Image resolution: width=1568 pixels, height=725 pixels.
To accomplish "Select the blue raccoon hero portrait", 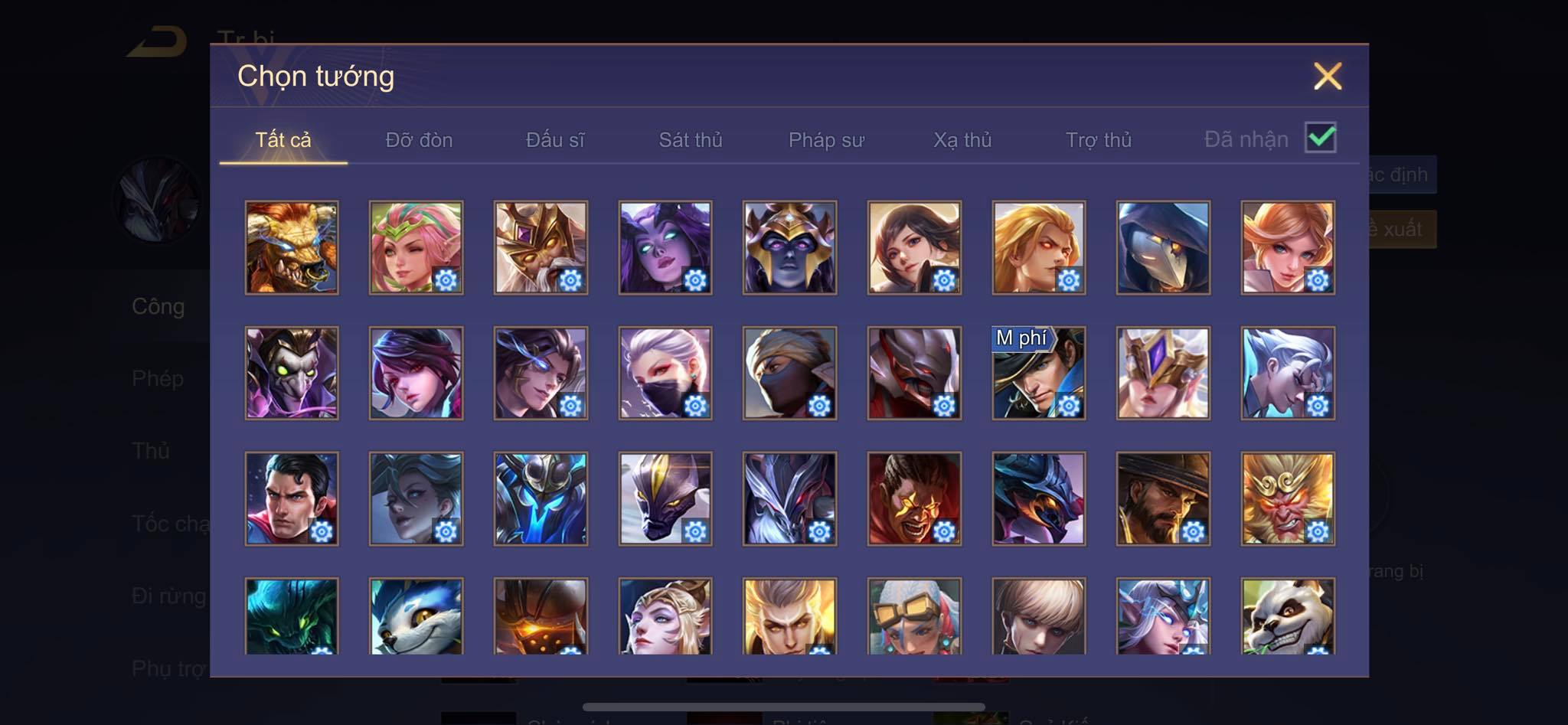I will [x=416, y=616].
